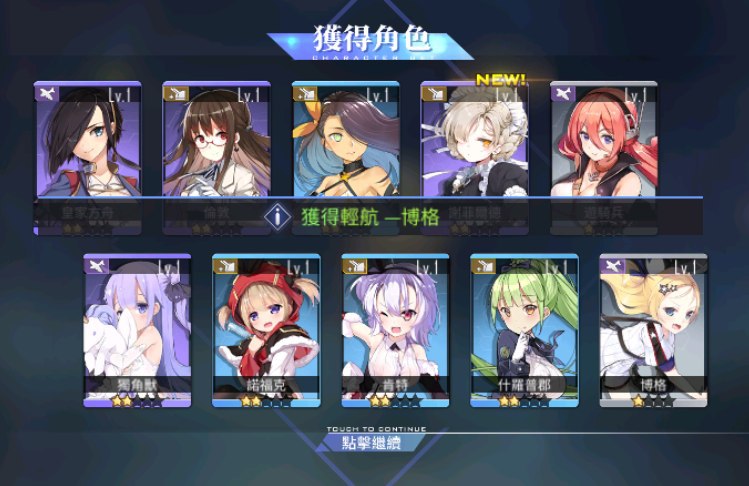Open the 肯特 character card
Screen dimensions: 749x486
click(x=395, y=330)
